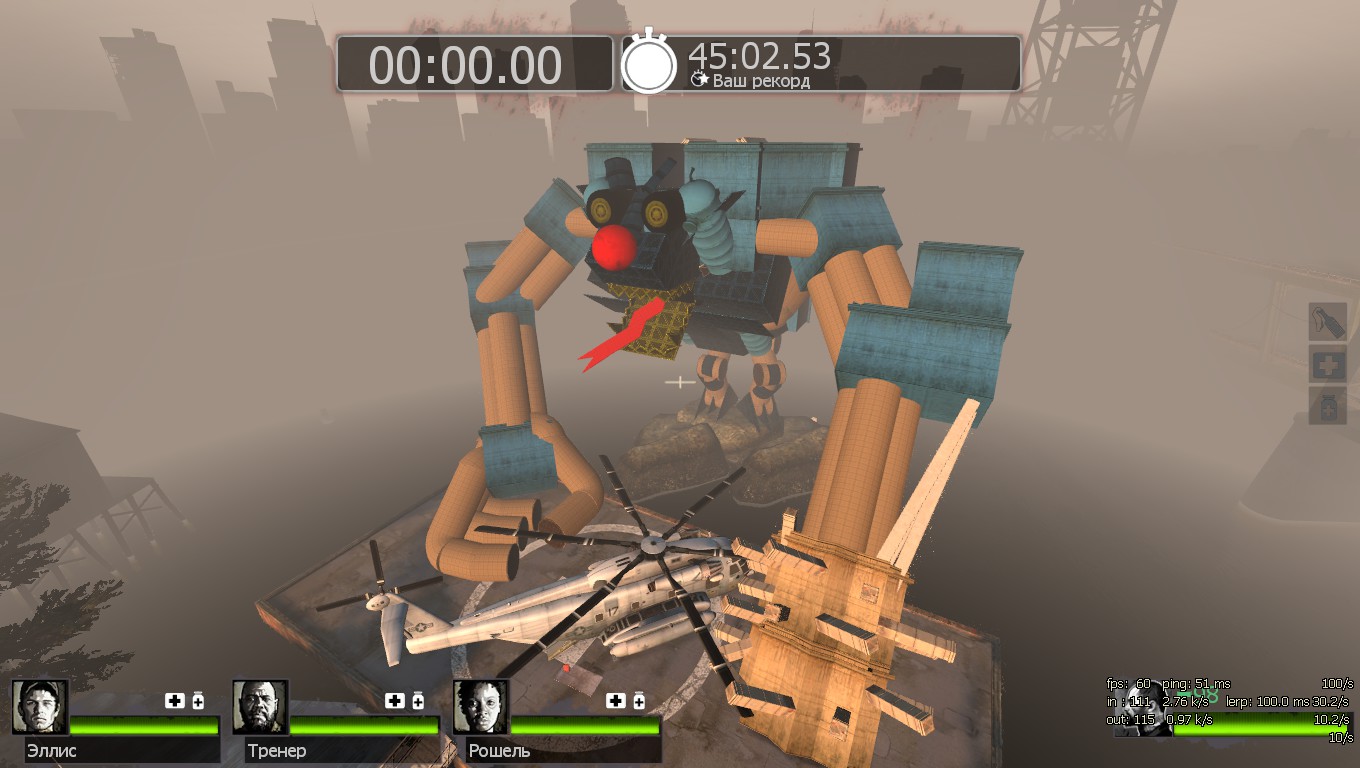Click Рошель's teammate portrait
Screen dimensions: 1360x768
pyautogui.click(x=480, y=707)
